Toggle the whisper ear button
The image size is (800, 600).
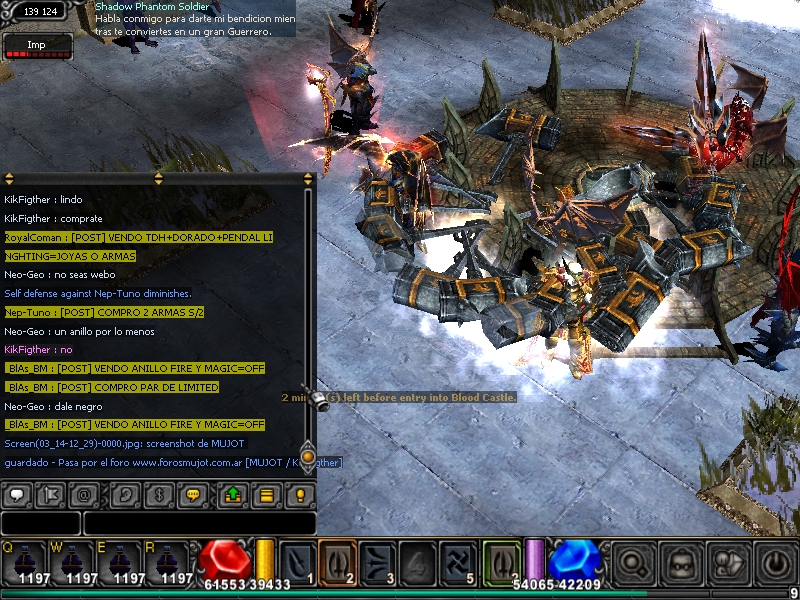pos(126,494)
